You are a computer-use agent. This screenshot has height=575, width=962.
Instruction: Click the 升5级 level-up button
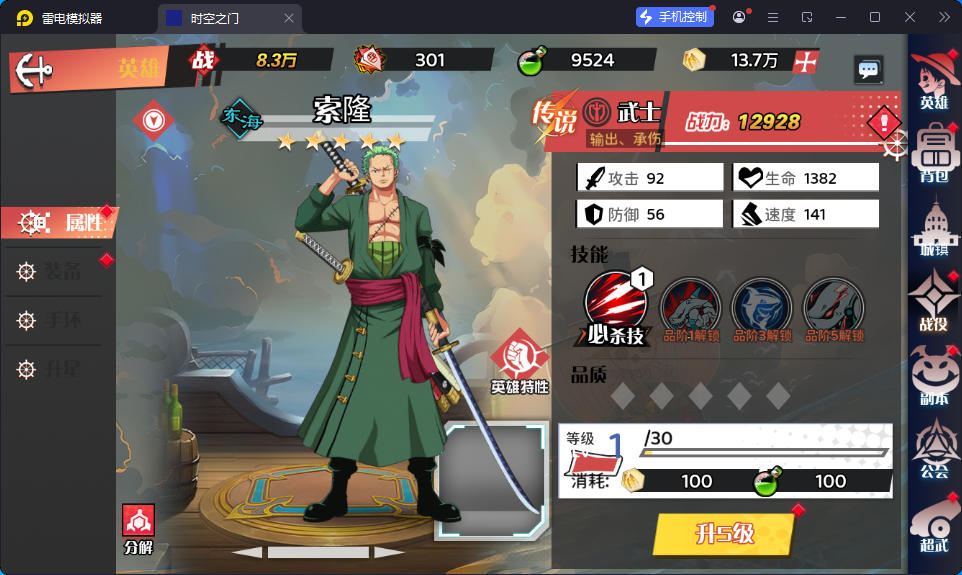click(x=725, y=534)
